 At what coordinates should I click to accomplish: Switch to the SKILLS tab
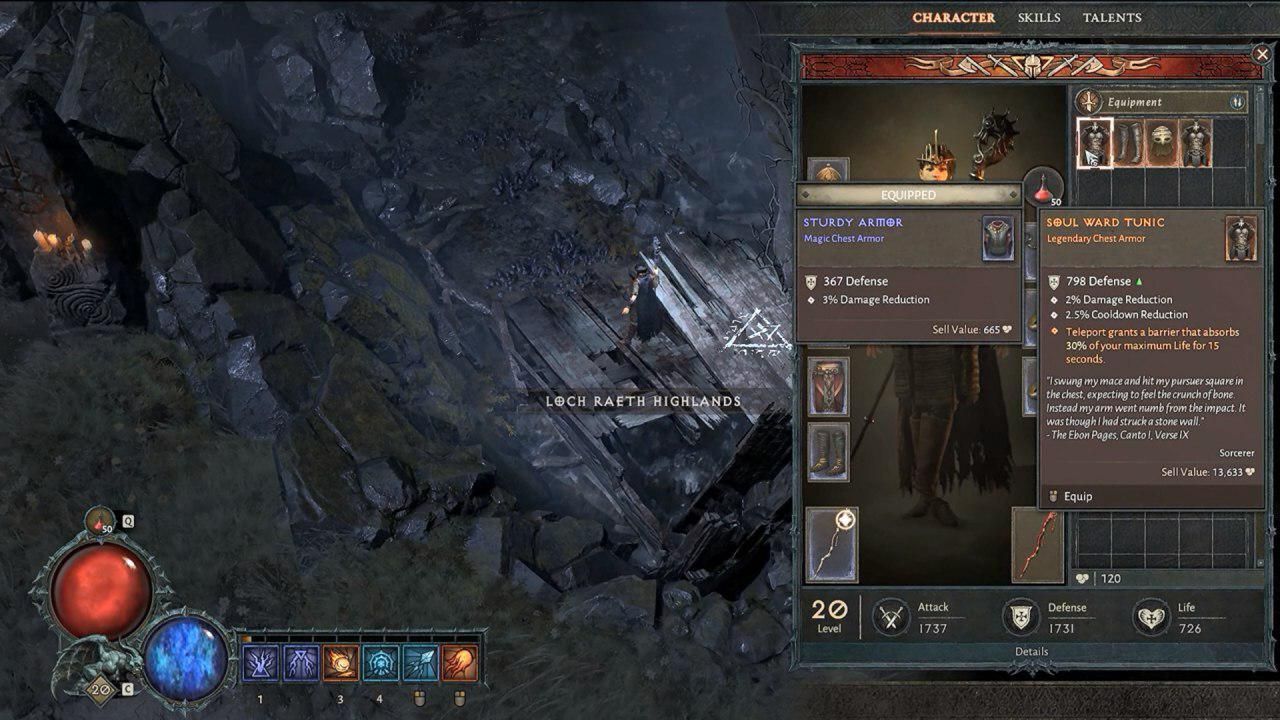[1041, 17]
